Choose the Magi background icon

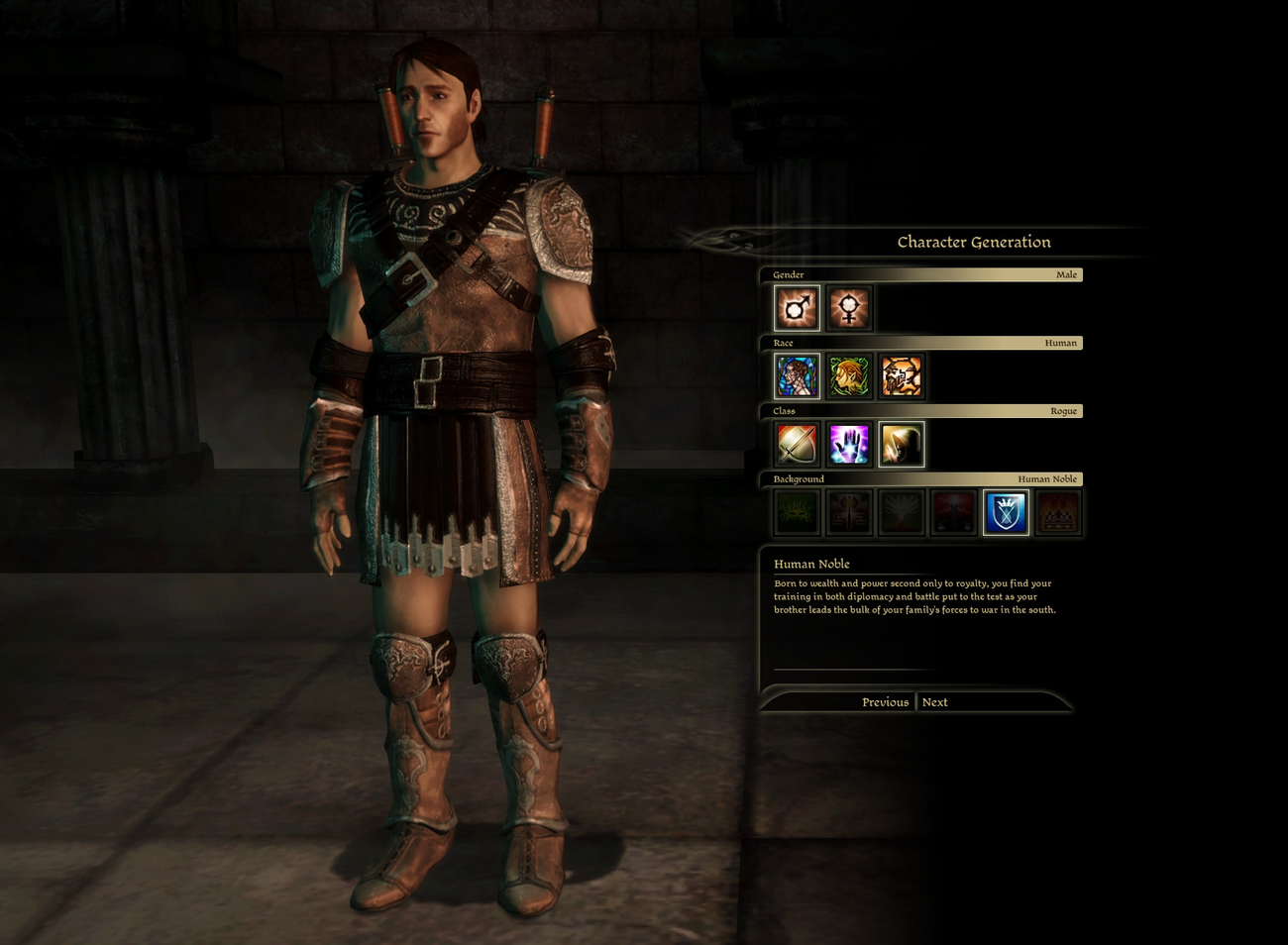(x=954, y=512)
